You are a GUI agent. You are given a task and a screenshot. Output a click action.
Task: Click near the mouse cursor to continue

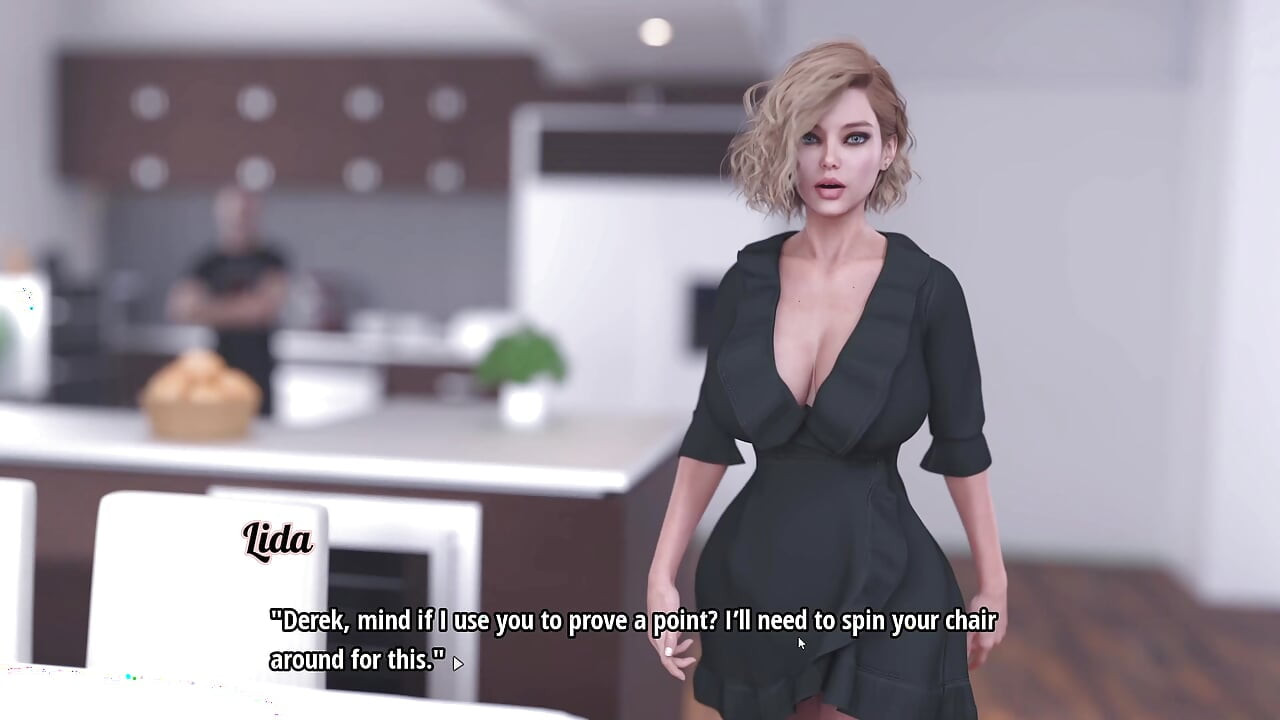[800, 643]
